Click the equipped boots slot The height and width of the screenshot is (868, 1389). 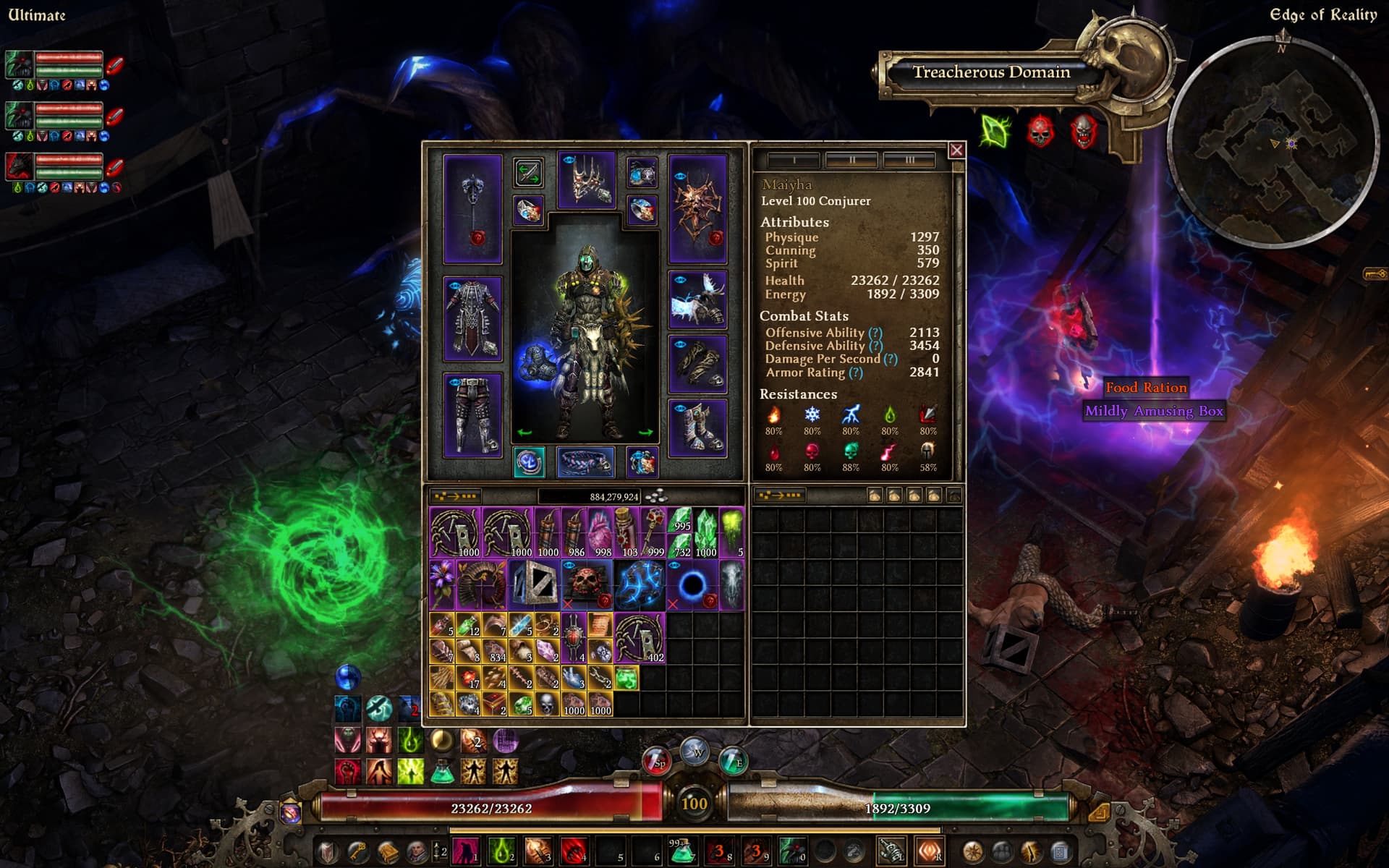point(697,428)
